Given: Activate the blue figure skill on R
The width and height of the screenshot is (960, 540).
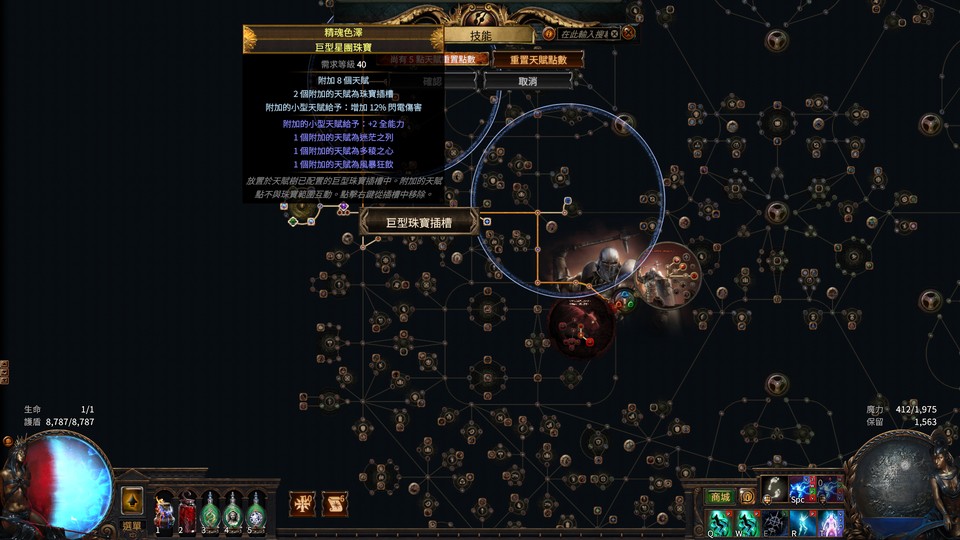Looking at the screenshot, I should click(x=801, y=522).
